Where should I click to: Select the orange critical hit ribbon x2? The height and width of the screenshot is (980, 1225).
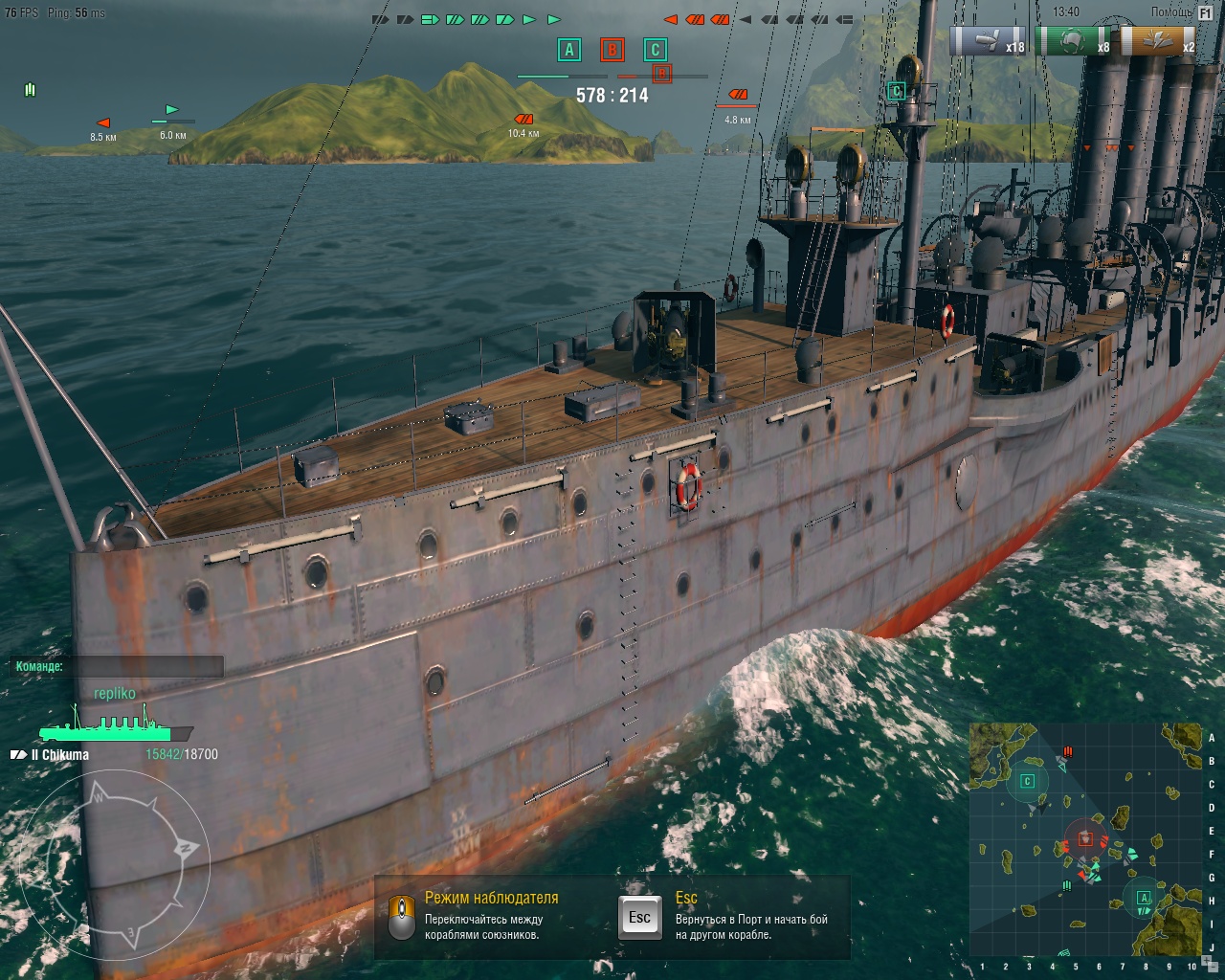1159,42
